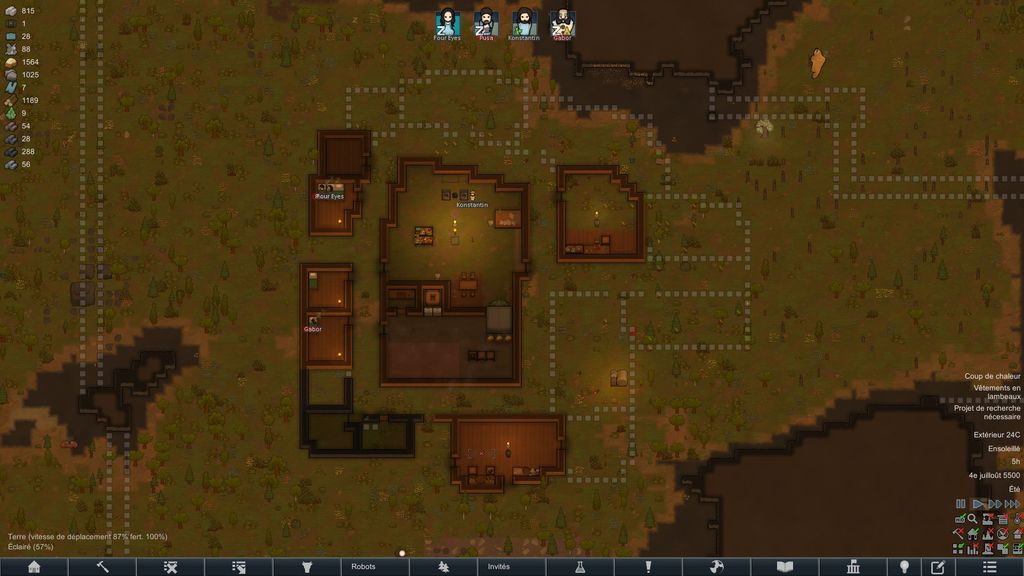Select colonist Four Eyes portrait
This screenshot has width=1024, height=576.
point(447,21)
